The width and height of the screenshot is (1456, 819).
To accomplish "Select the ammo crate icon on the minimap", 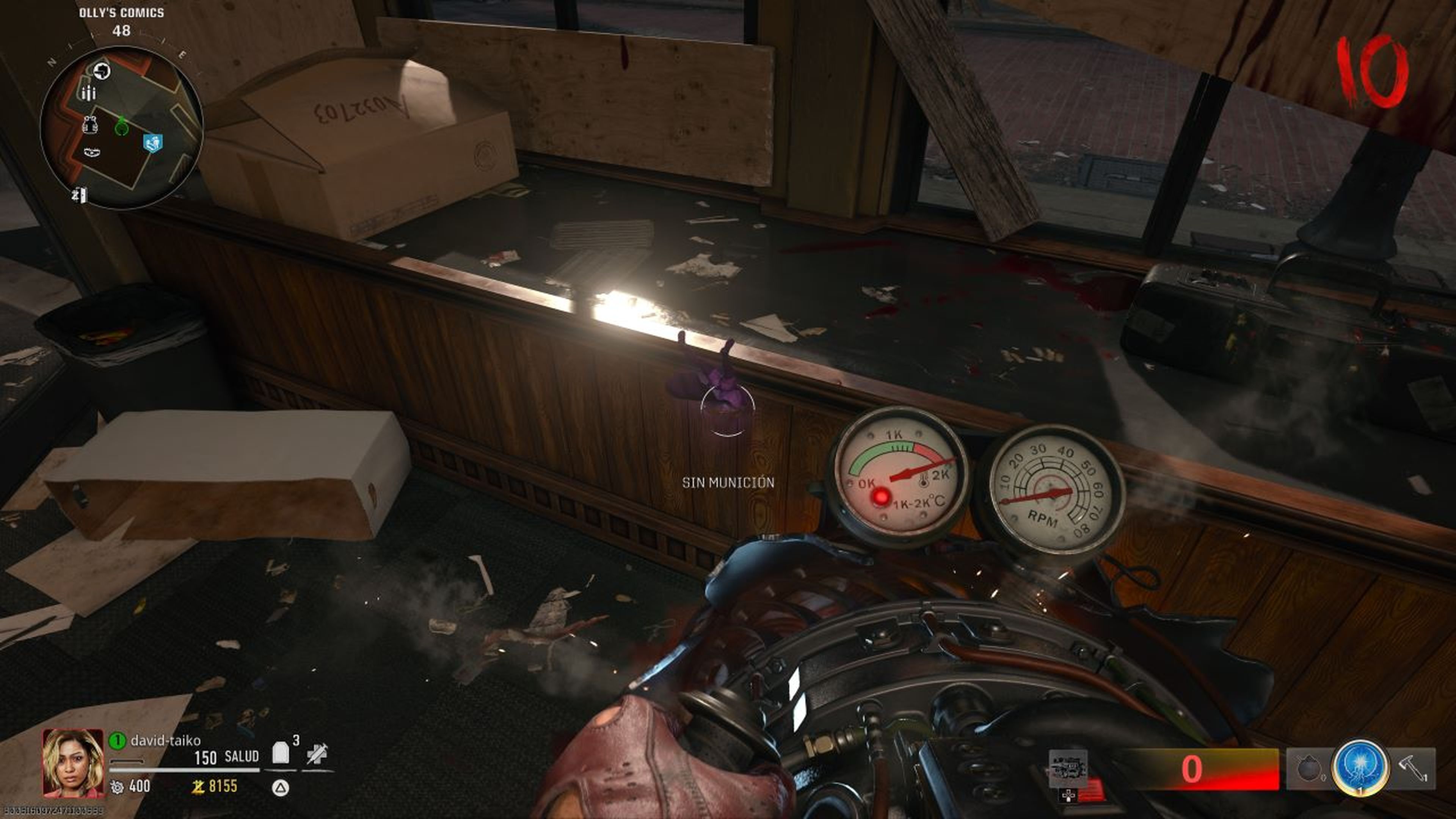I will coord(89,93).
